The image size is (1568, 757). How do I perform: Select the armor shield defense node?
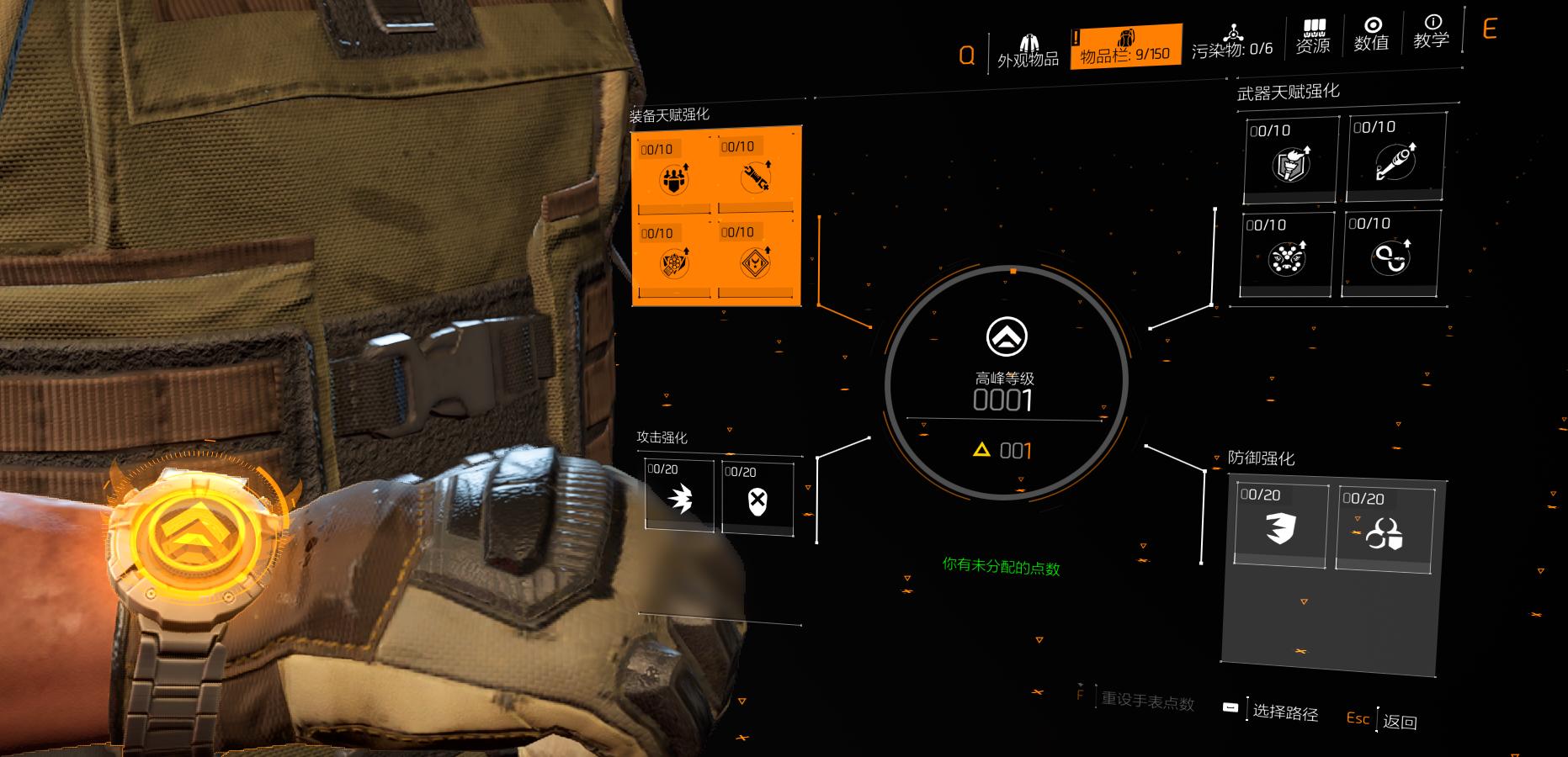[x=1280, y=526]
